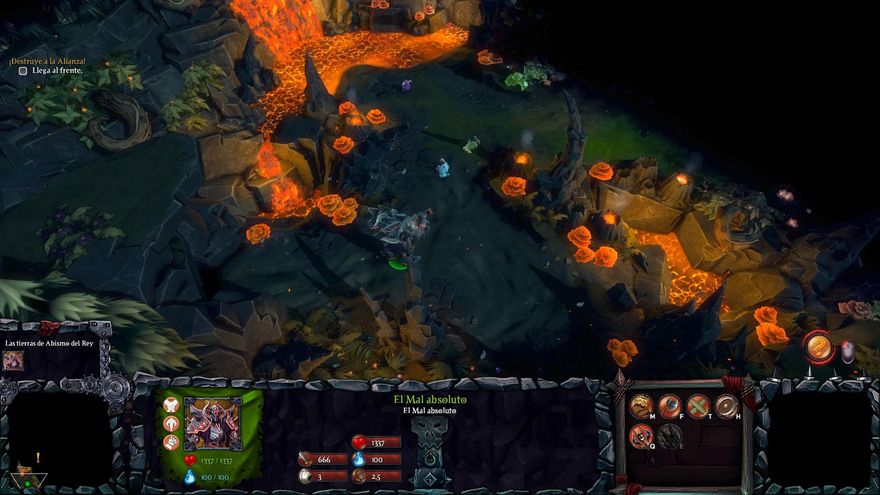Select the fist icon beside the portrait
Image resolution: width=880 pixels, height=495 pixels.
point(171,442)
